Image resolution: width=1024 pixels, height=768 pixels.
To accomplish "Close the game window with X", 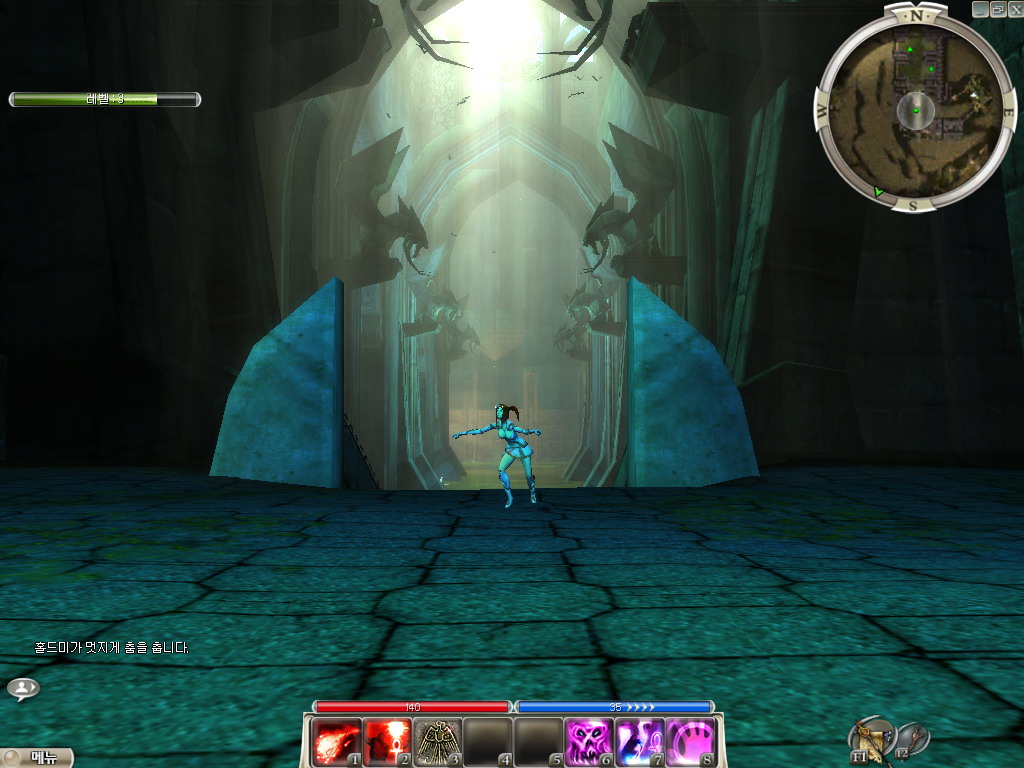I will [x=1014, y=8].
